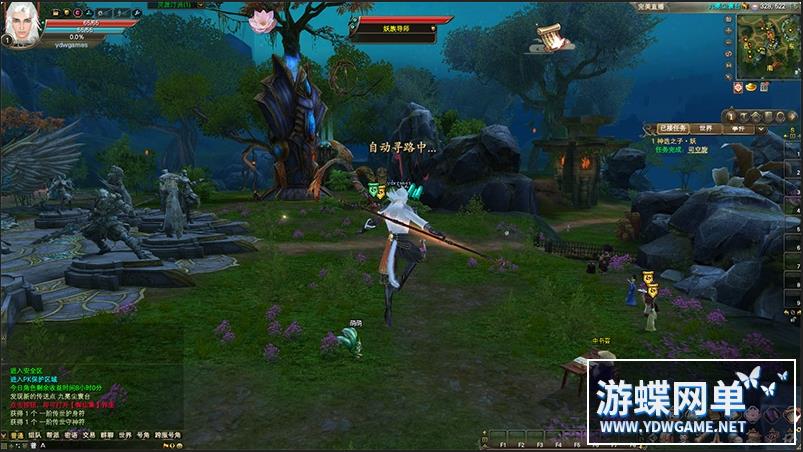Select the 普通 chat channel tab
803x452 pixels.
[16, 435]
